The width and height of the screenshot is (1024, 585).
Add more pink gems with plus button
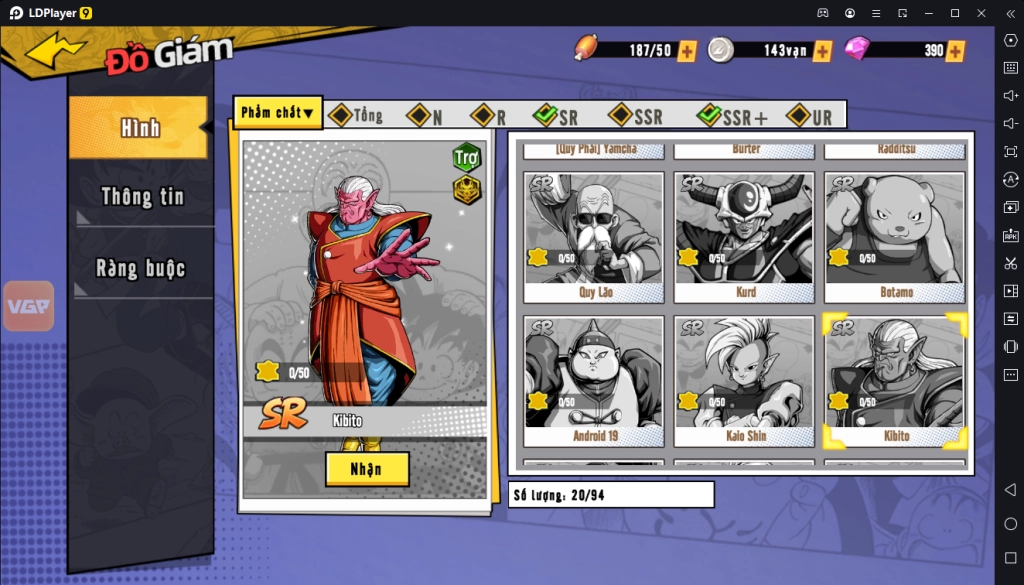[955, 51]
